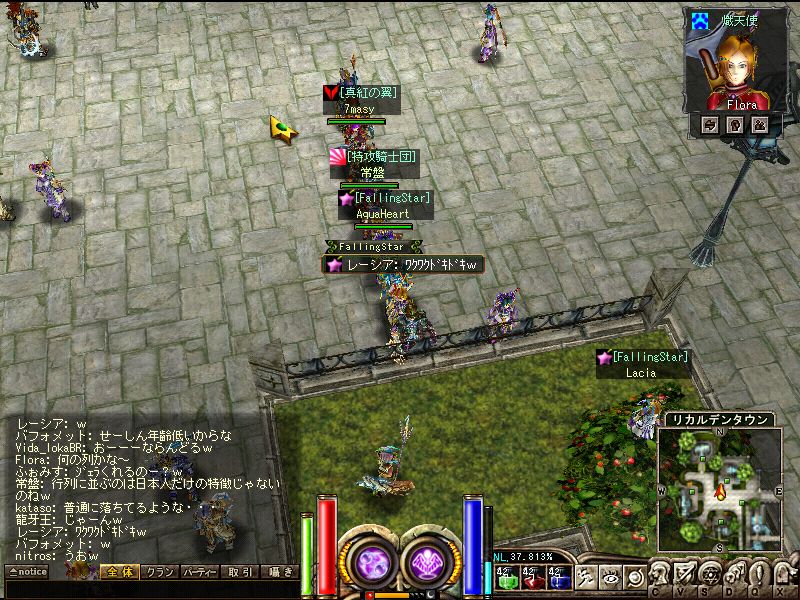Select the パーティー chat tab

(x=200, y=573)
